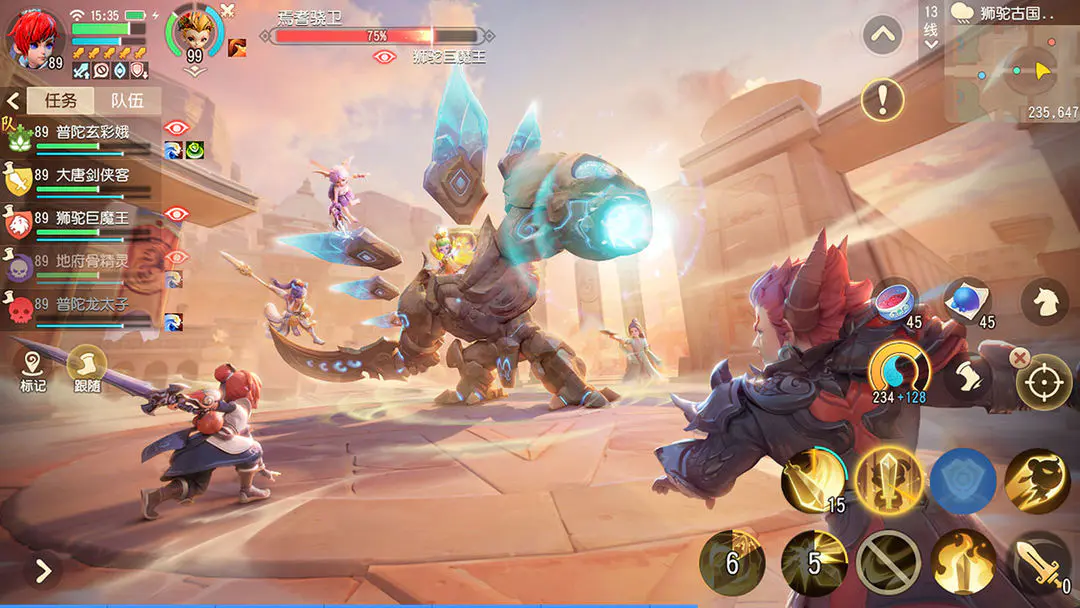This screenshot has width=1080, height=608.
Task: Switch to the 队伍 team tab
Action: click(x=127, y=100)
